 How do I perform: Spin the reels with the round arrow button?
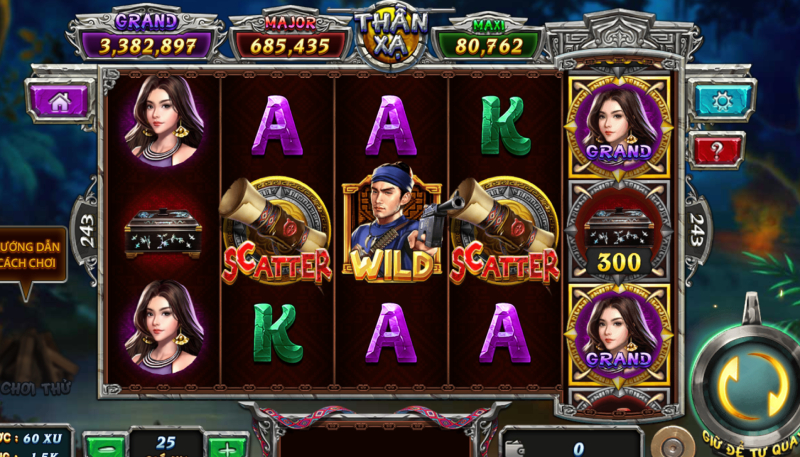748,384
